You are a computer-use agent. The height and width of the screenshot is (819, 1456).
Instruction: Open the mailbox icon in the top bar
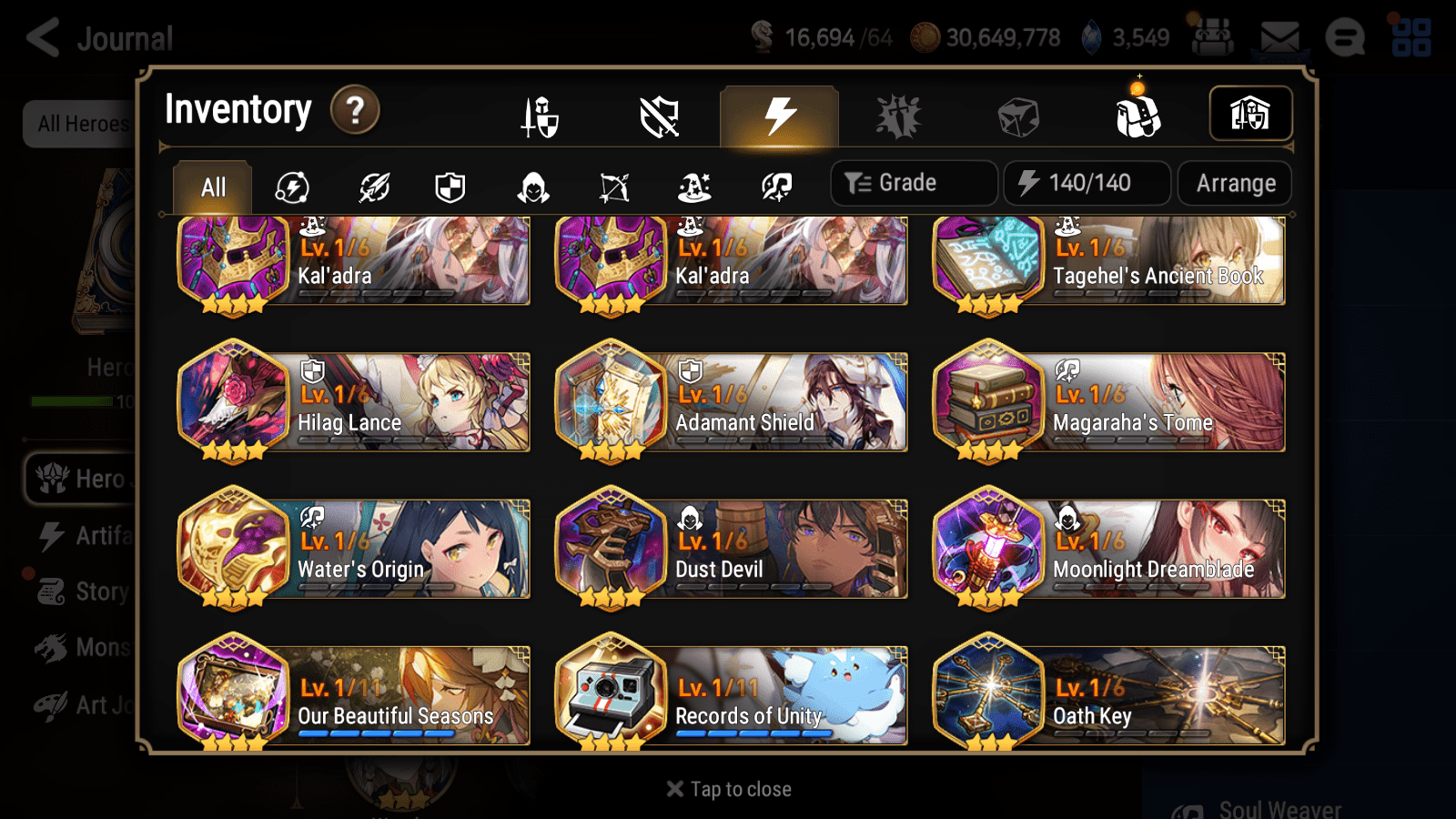pyautogui.click(x=1279, y=36)
